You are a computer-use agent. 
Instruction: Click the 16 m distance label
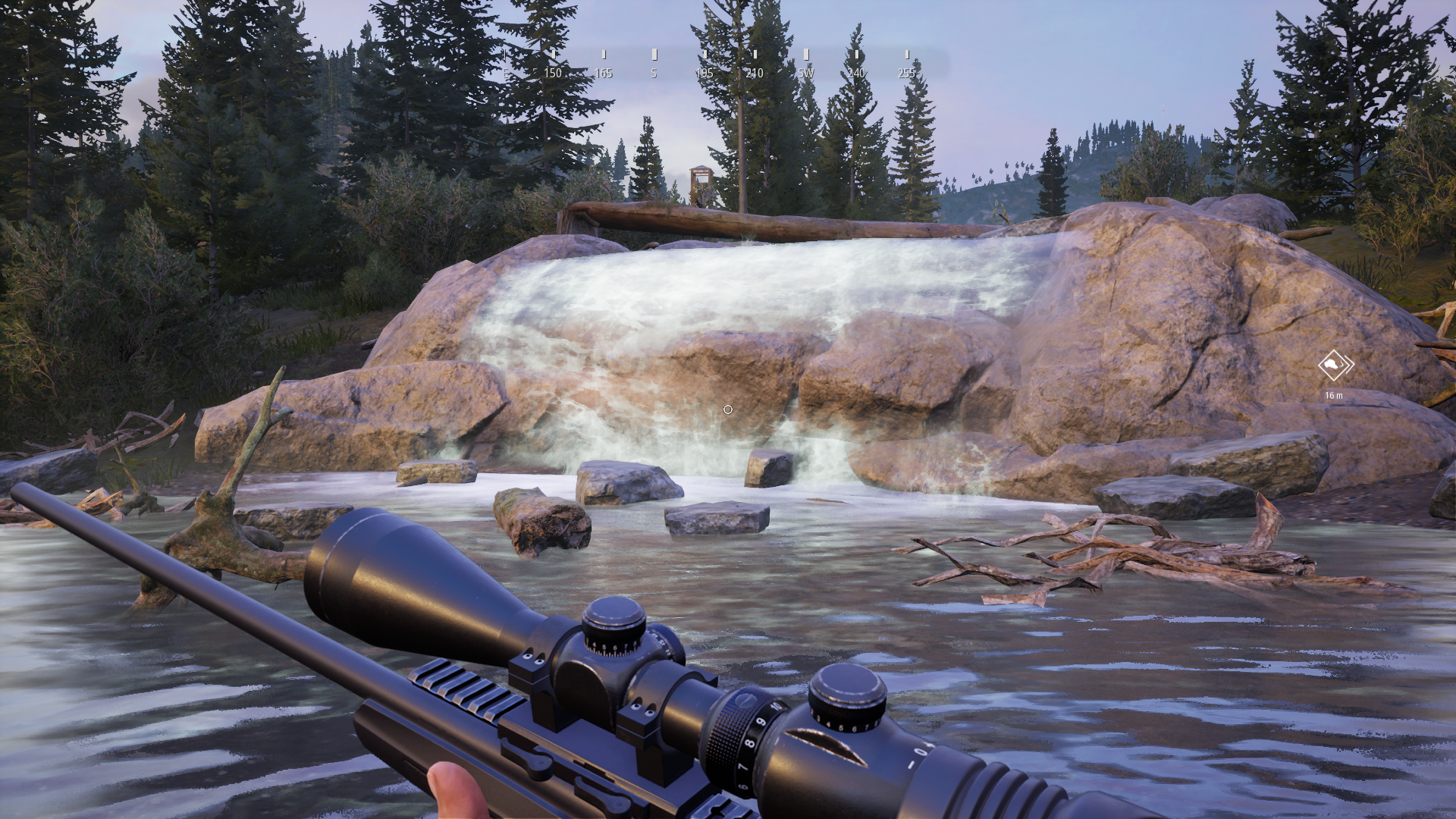(x=1335, y=394)
